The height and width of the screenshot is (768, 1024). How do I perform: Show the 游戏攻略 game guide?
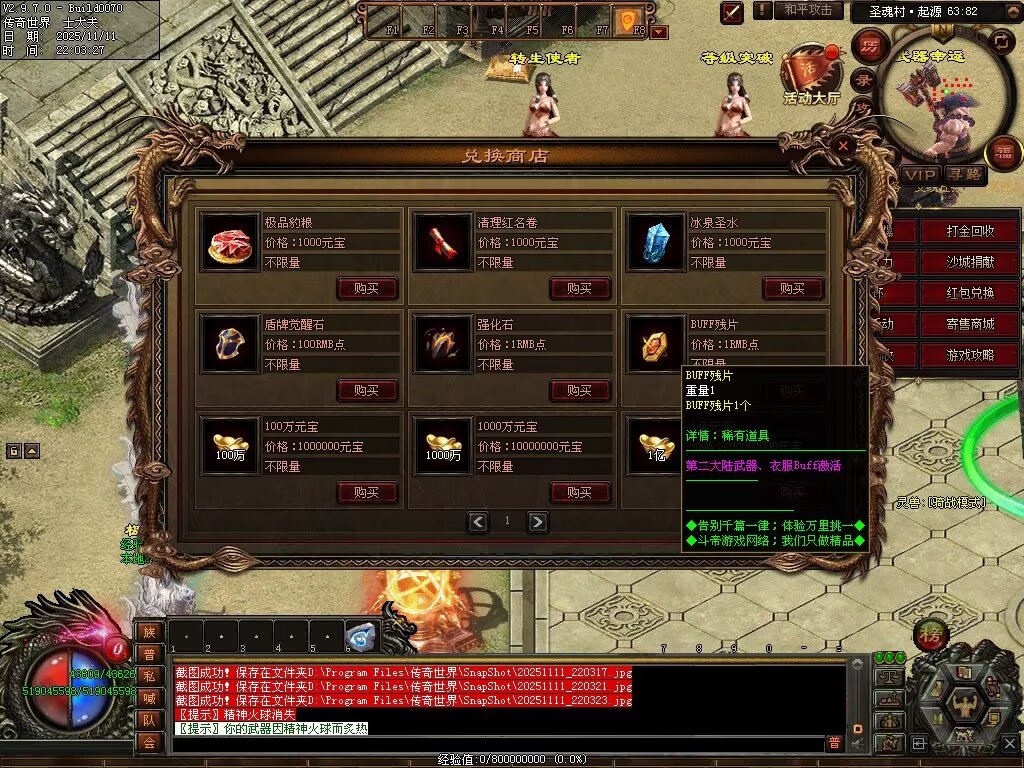coord(970,355)
